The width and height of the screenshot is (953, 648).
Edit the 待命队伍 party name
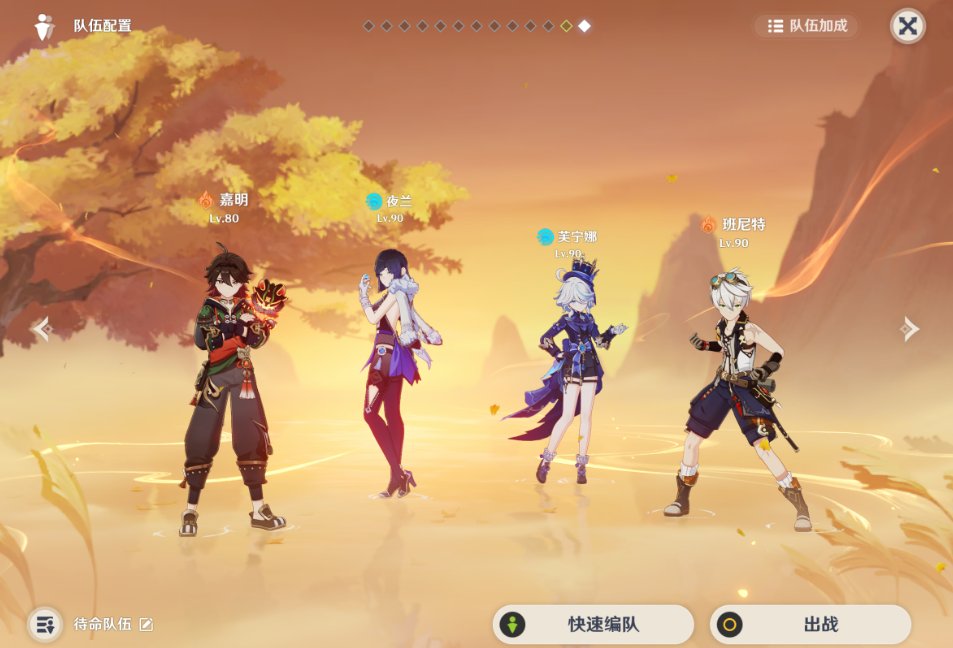point(146,625)
